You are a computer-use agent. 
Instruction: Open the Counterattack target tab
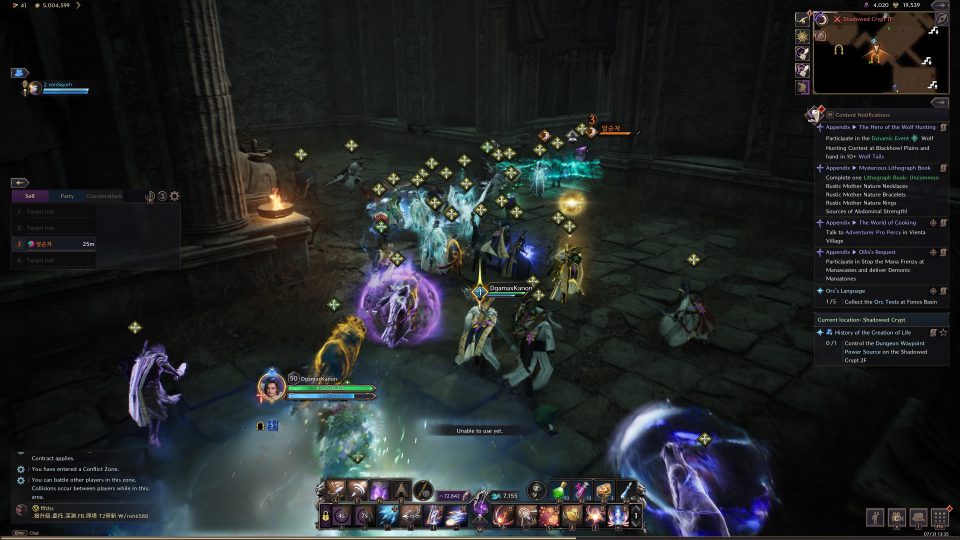104,196
